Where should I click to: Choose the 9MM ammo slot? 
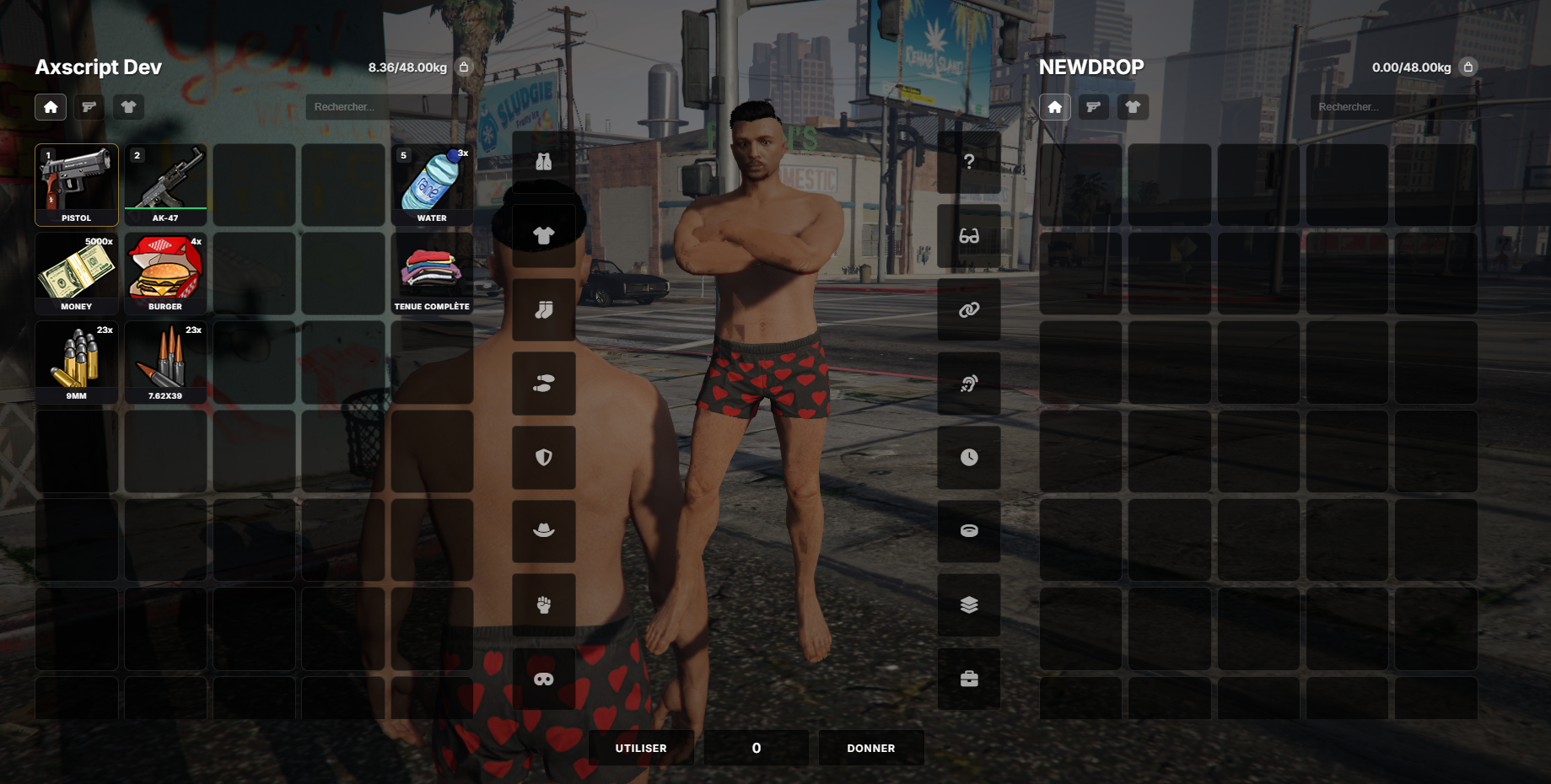pos(77,362)
